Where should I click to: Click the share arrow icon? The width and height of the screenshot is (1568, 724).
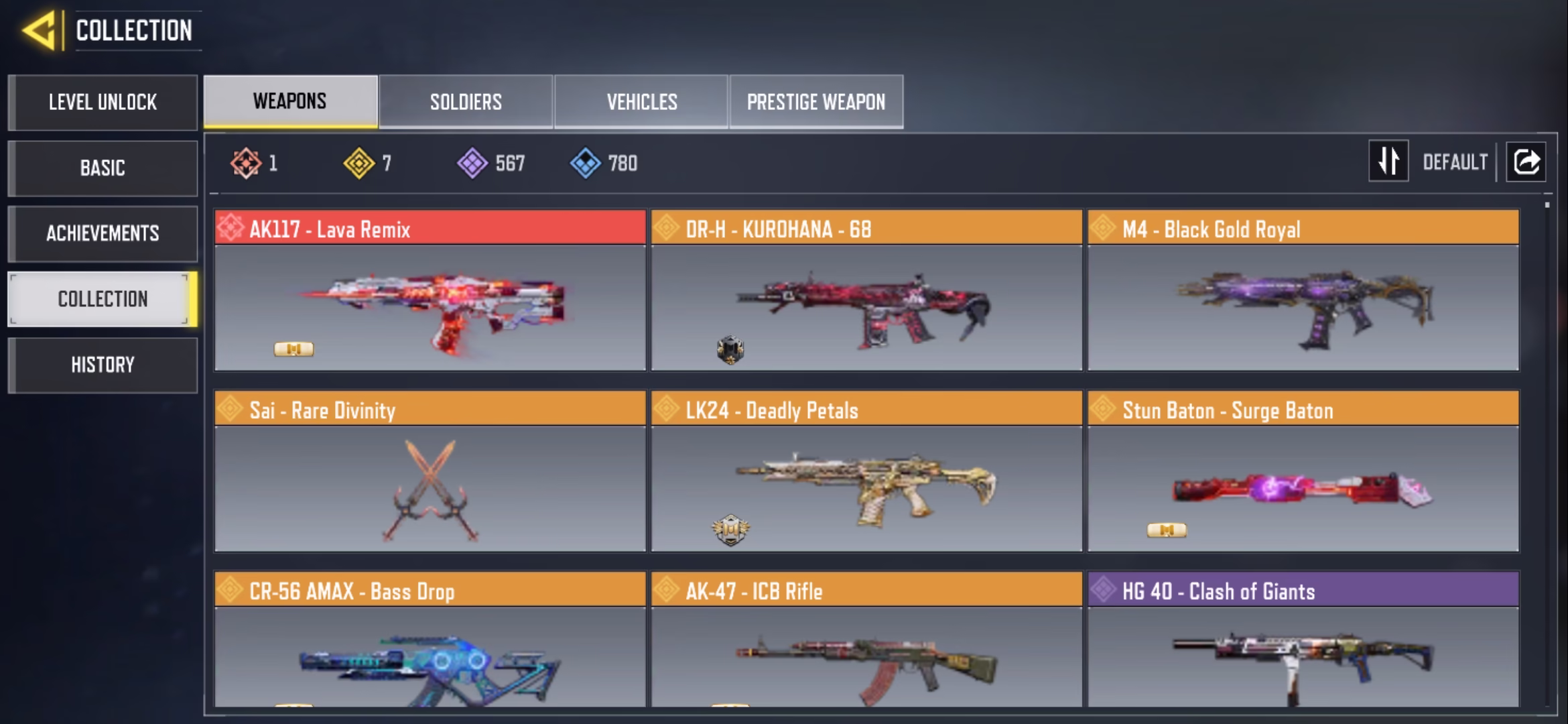click(1526, 162)
